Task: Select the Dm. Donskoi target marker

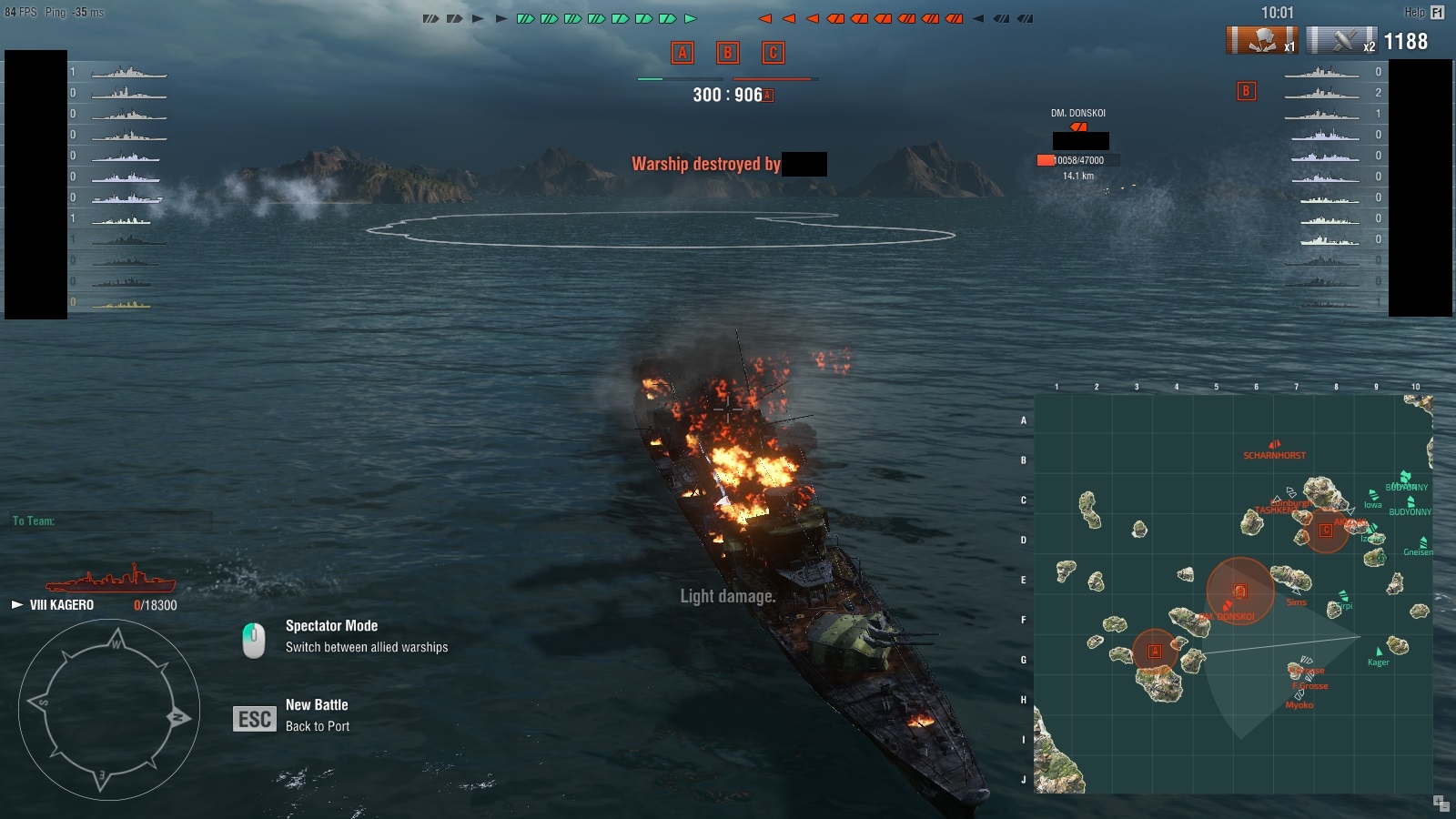Action: click(x=1079, y=127)
